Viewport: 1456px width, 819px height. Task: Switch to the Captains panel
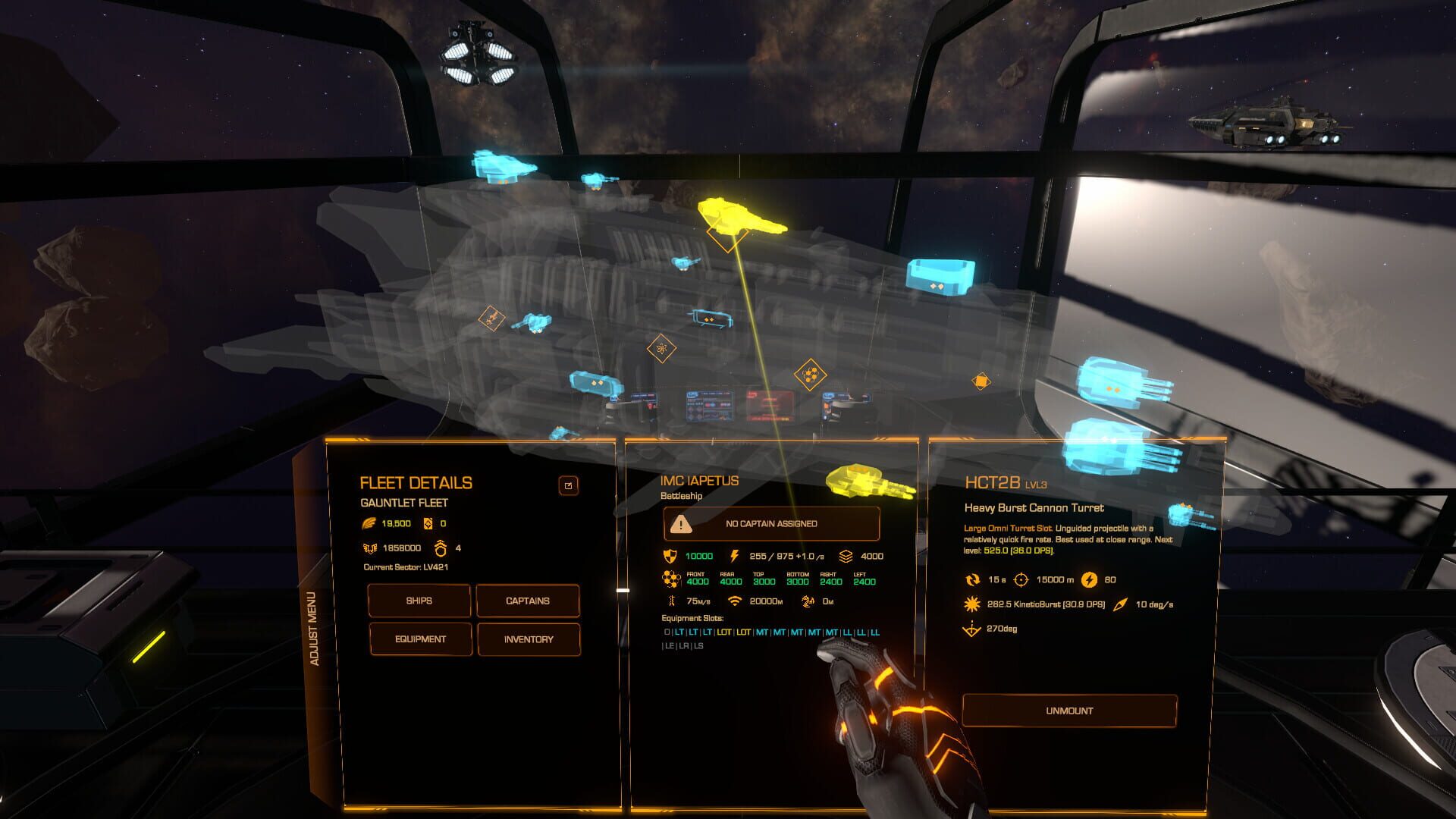pos(529,601)
